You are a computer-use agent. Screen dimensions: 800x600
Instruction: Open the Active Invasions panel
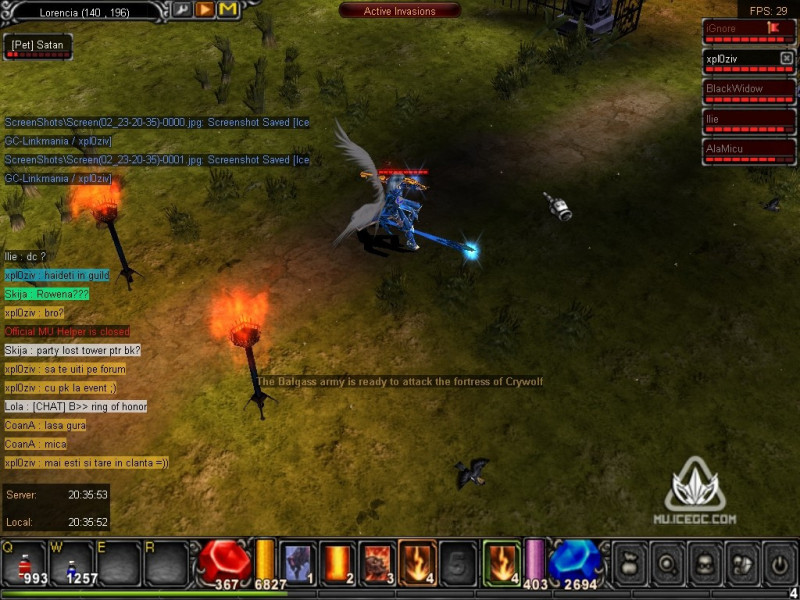(399, 11)
